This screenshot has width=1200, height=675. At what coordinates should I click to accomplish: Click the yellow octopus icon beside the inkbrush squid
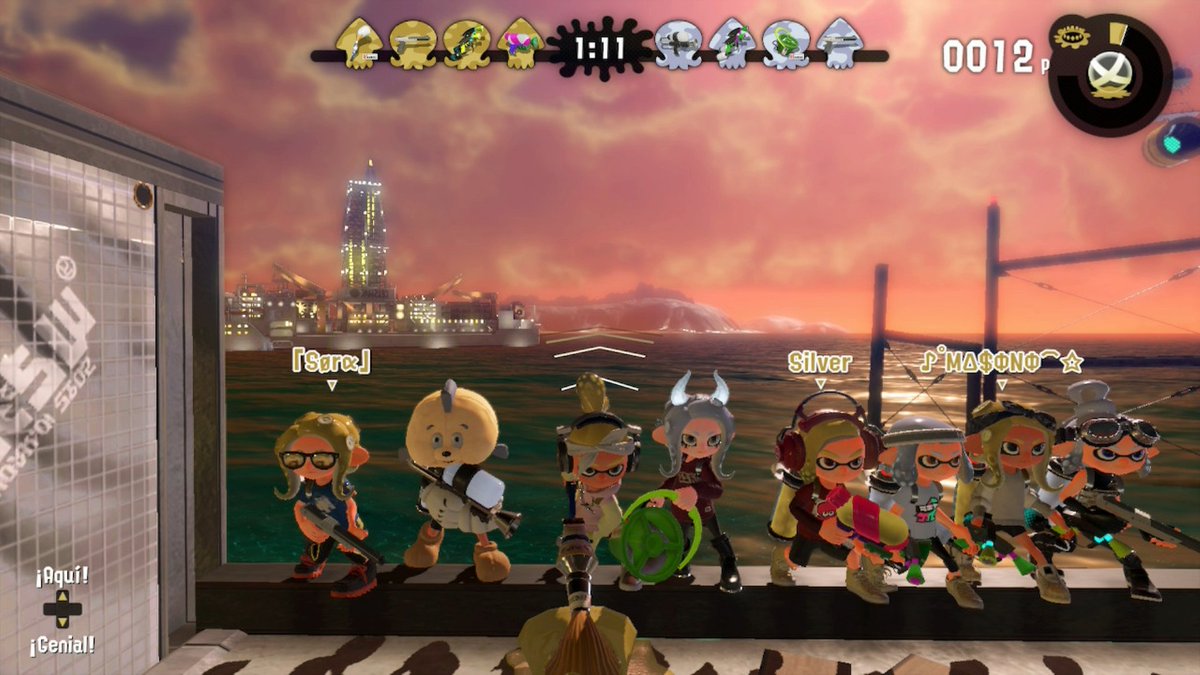pos(412,46)
